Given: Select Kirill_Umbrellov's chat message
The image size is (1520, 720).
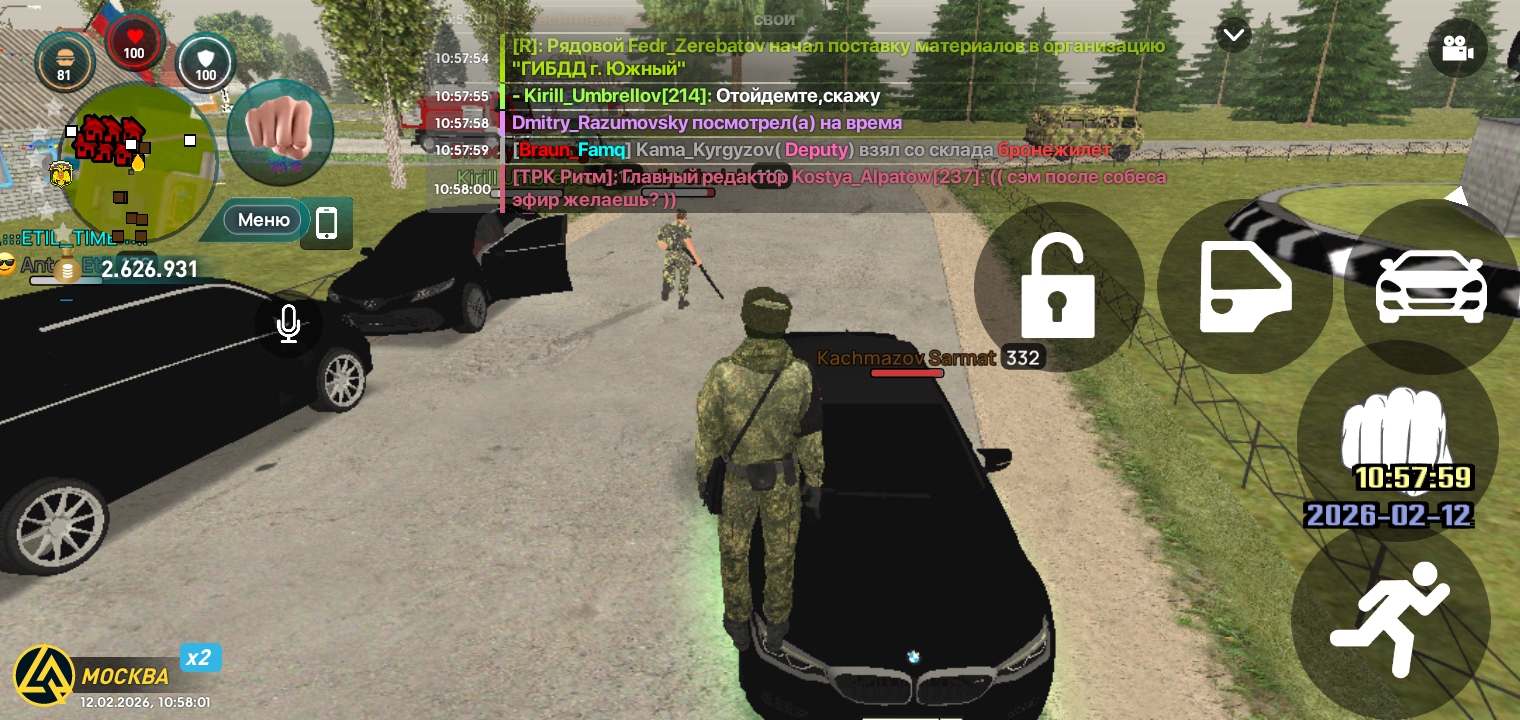Looking at the screenshot, I should pyautogui.click(x=696, y=96).
